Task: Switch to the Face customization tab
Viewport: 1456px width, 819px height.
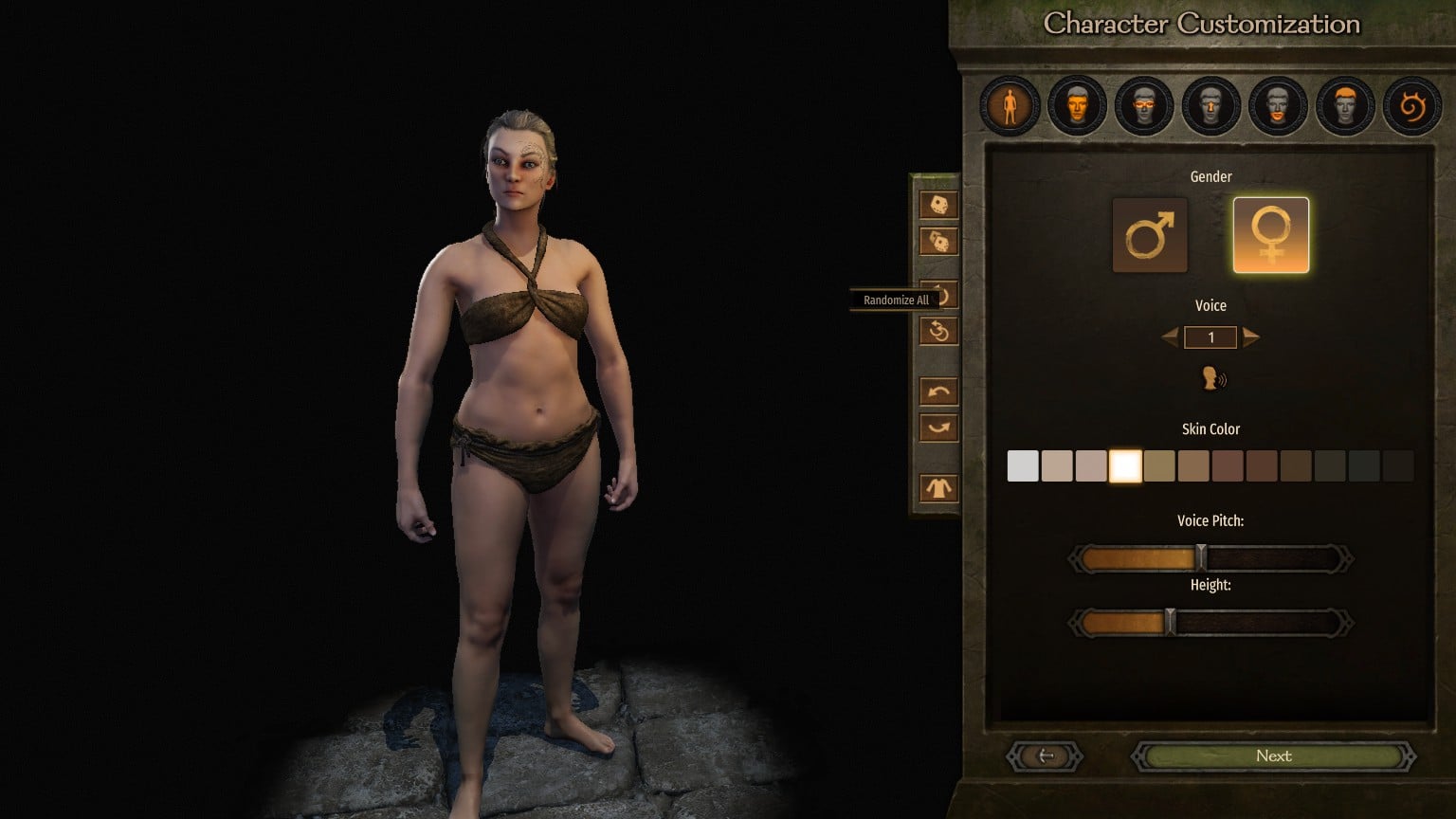Action: tap(1077, 105)
